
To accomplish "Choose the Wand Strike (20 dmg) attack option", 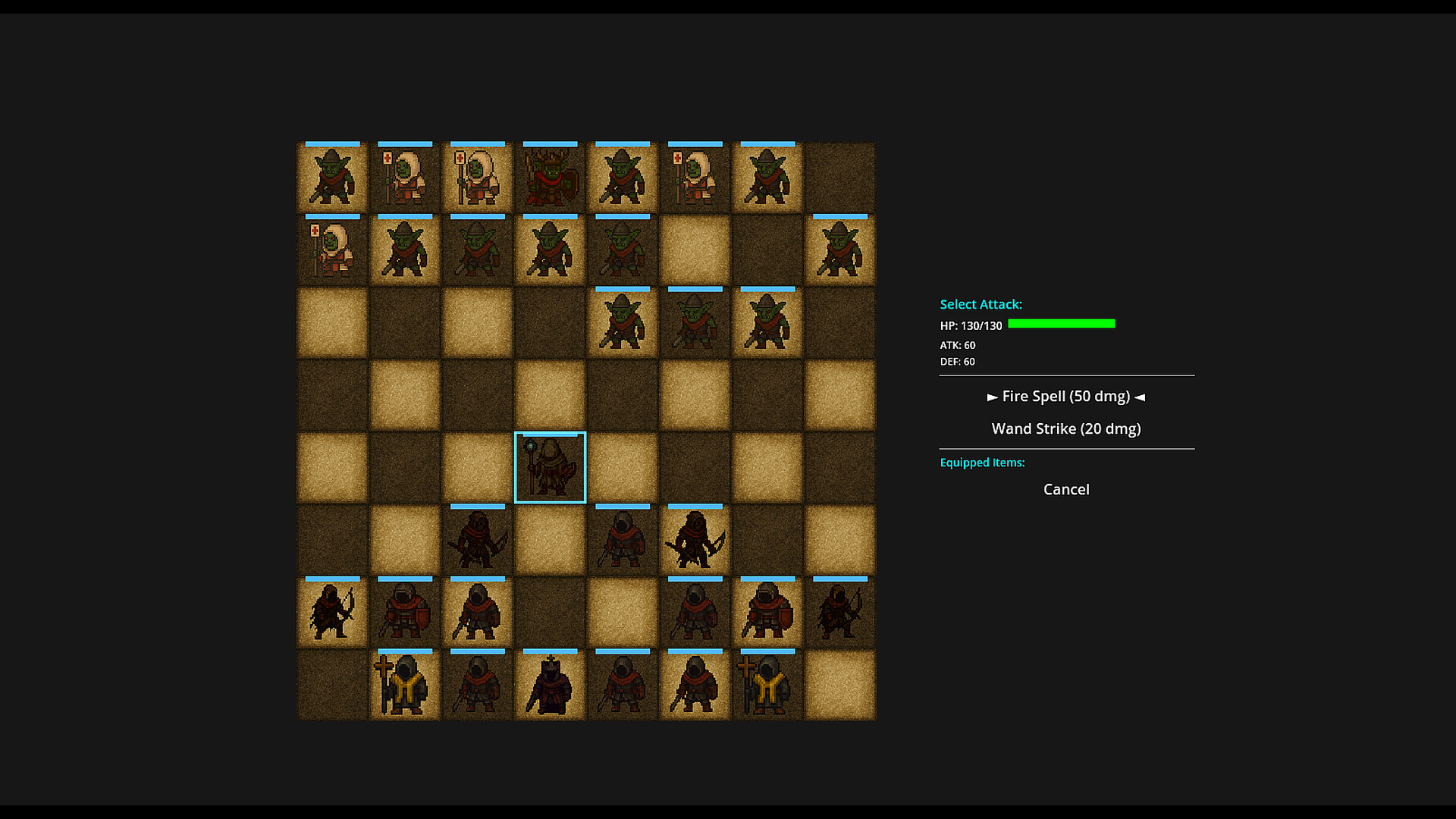I will tap(1065, 428).
